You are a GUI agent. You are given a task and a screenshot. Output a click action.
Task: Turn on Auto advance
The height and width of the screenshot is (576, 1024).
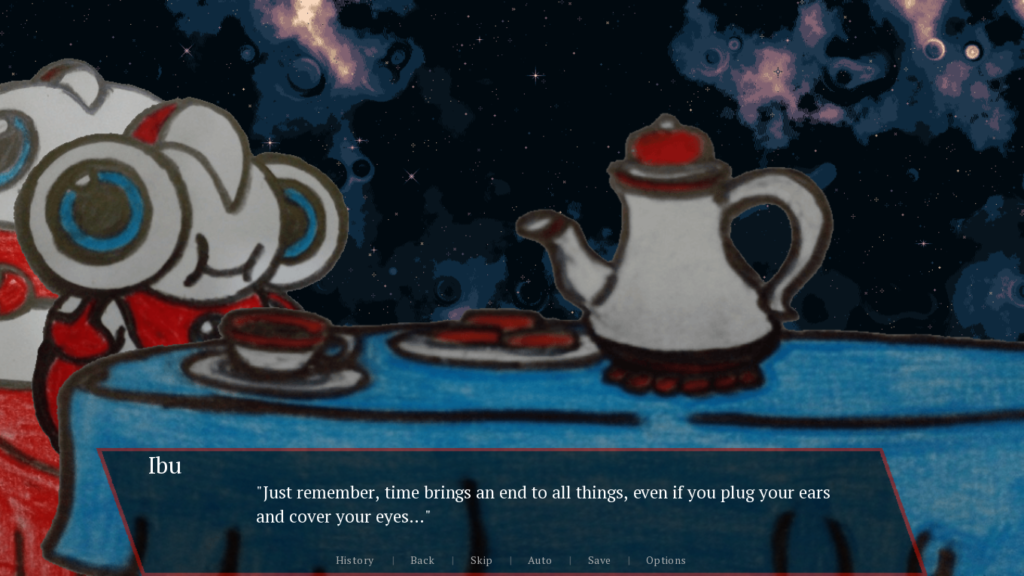click(x=539, y=560)
